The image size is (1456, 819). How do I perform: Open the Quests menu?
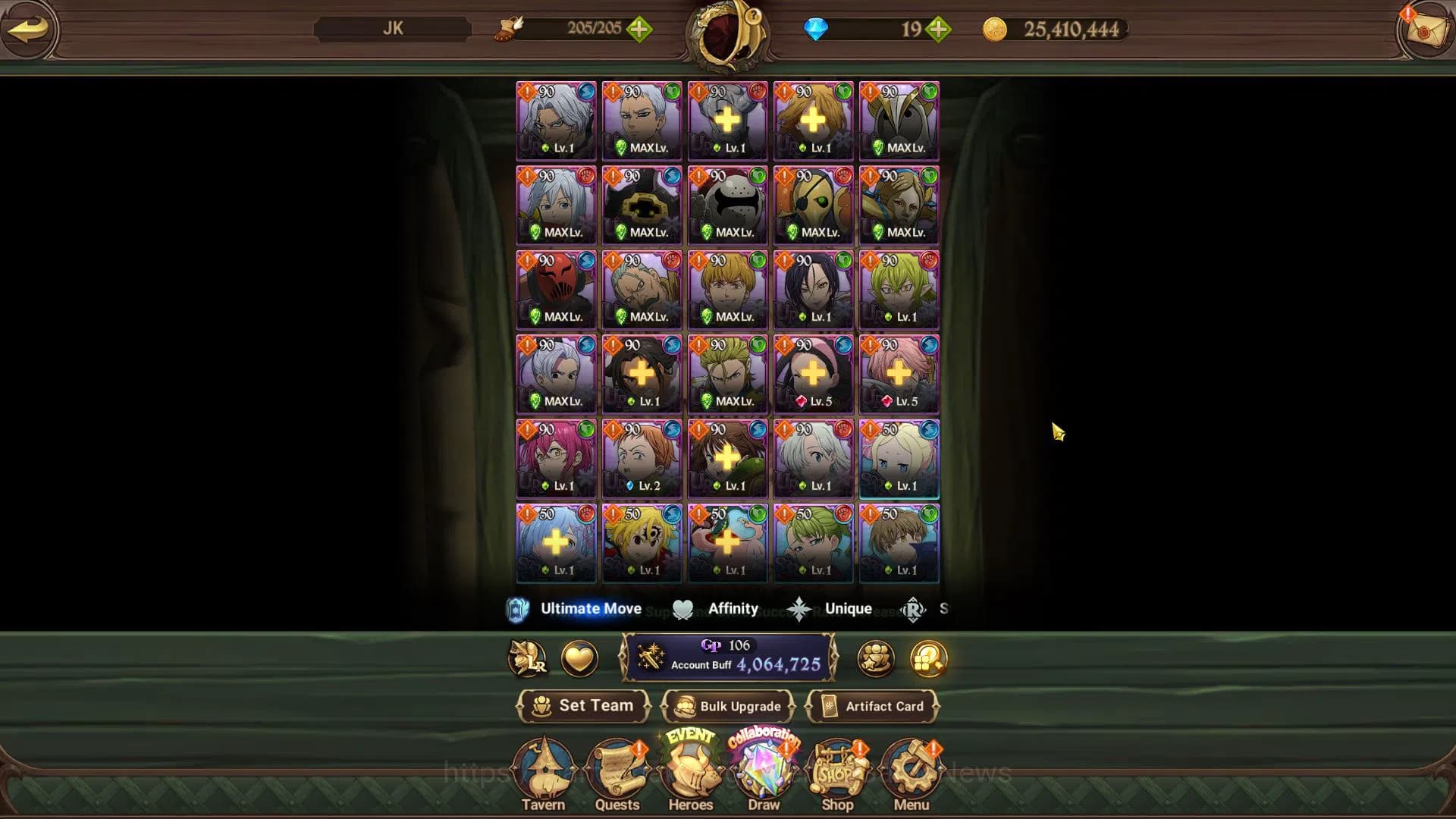[x=617, y=775]
